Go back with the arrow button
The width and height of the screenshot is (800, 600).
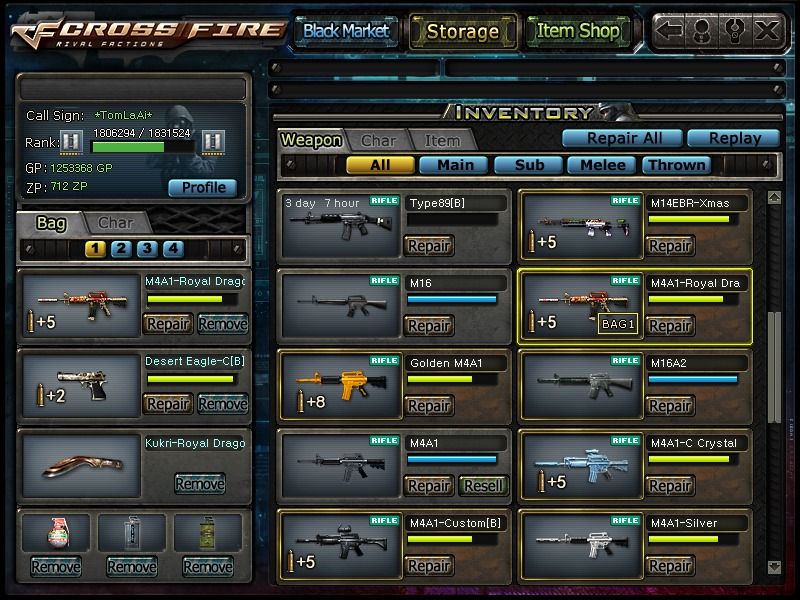670,30
